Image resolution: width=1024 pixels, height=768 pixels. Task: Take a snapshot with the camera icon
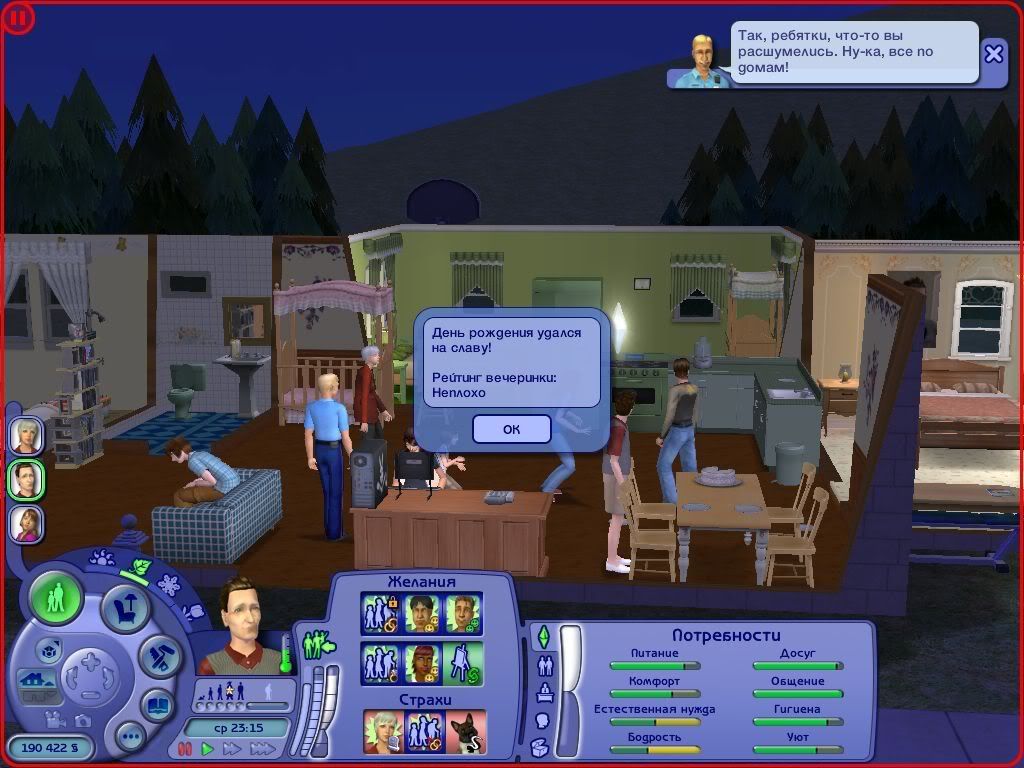click(x=83, y=719)
